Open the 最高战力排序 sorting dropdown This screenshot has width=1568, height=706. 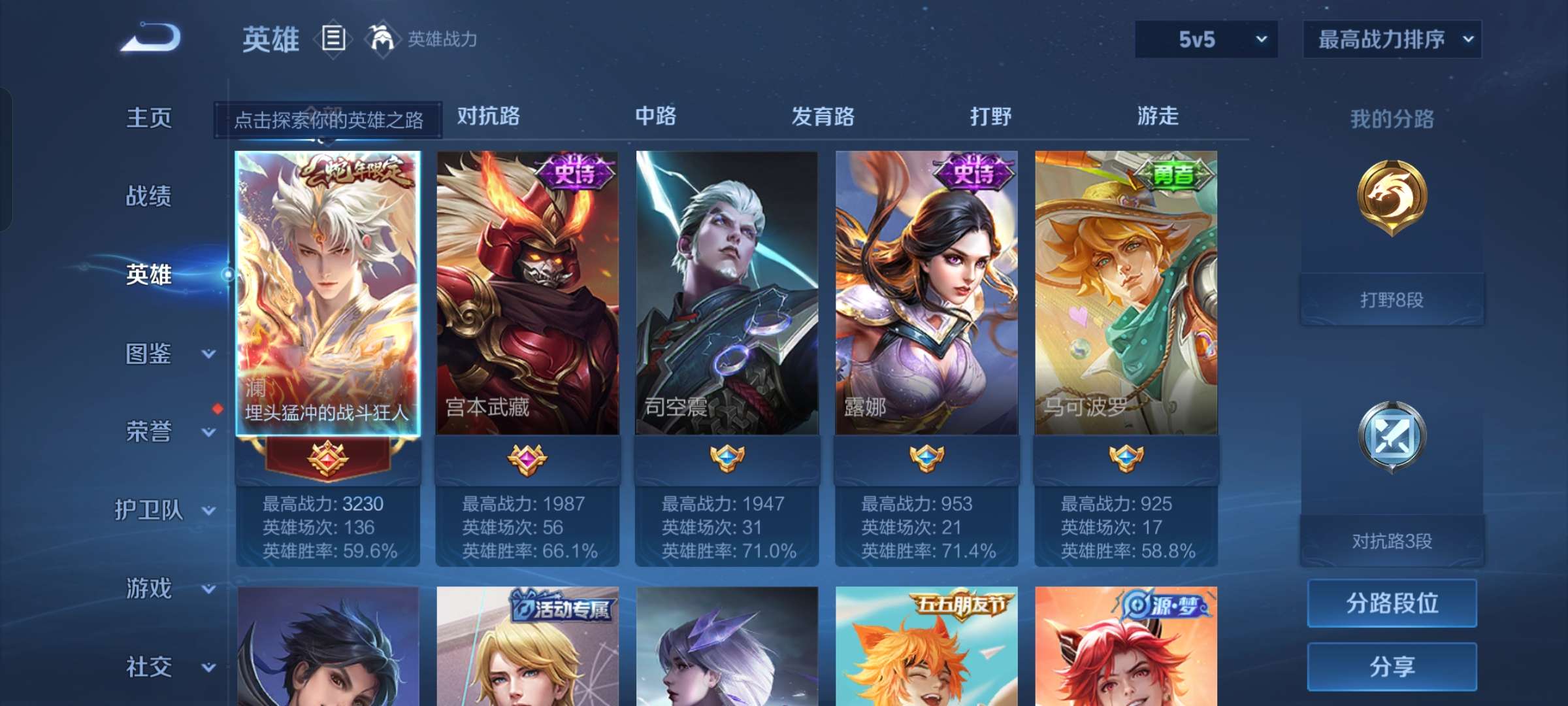[1392, 39]
